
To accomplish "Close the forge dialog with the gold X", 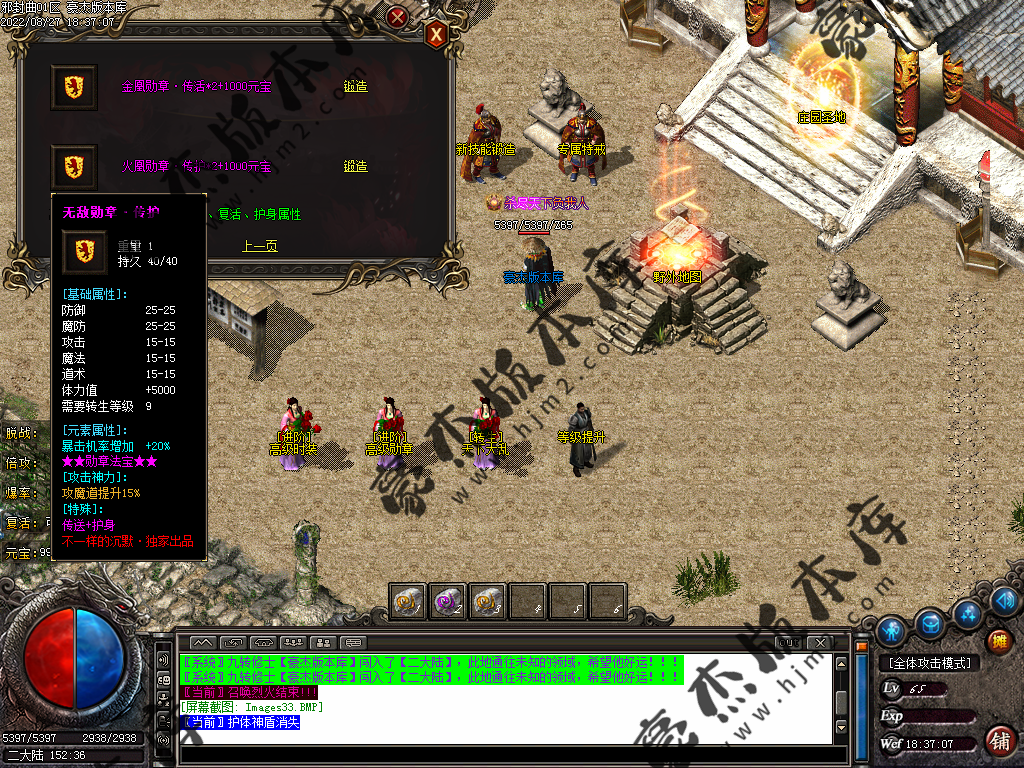I will [436, 35].
